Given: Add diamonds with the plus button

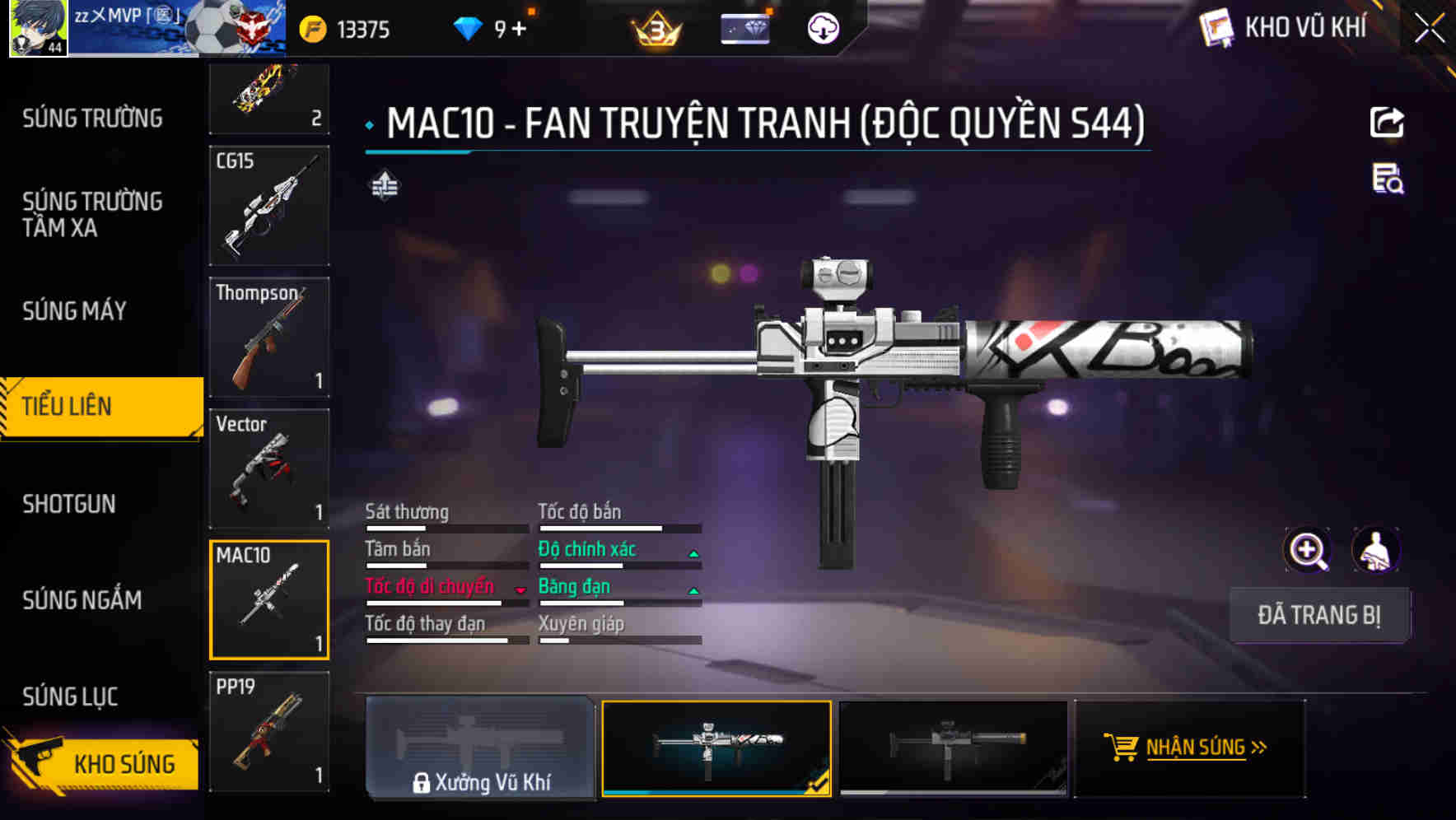Looking at the screenshot, I should pos(519,30).
